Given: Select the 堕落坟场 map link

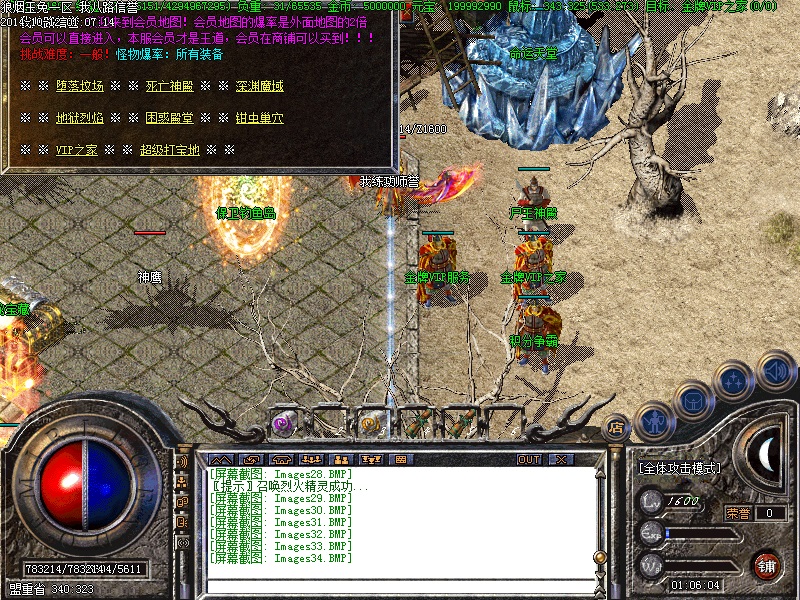Looking at the screenshot, I should tap(79, 86).
